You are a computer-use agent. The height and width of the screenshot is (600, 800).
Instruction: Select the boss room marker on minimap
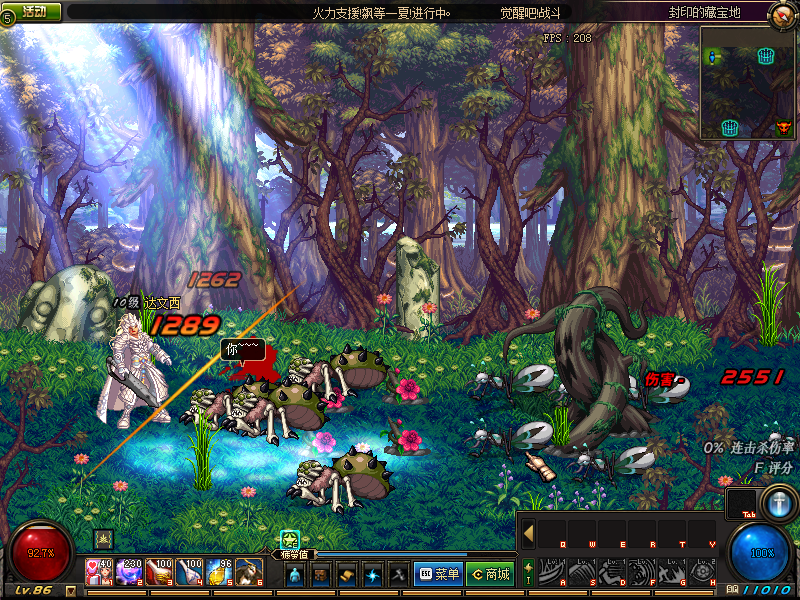(x=783, y=128)
